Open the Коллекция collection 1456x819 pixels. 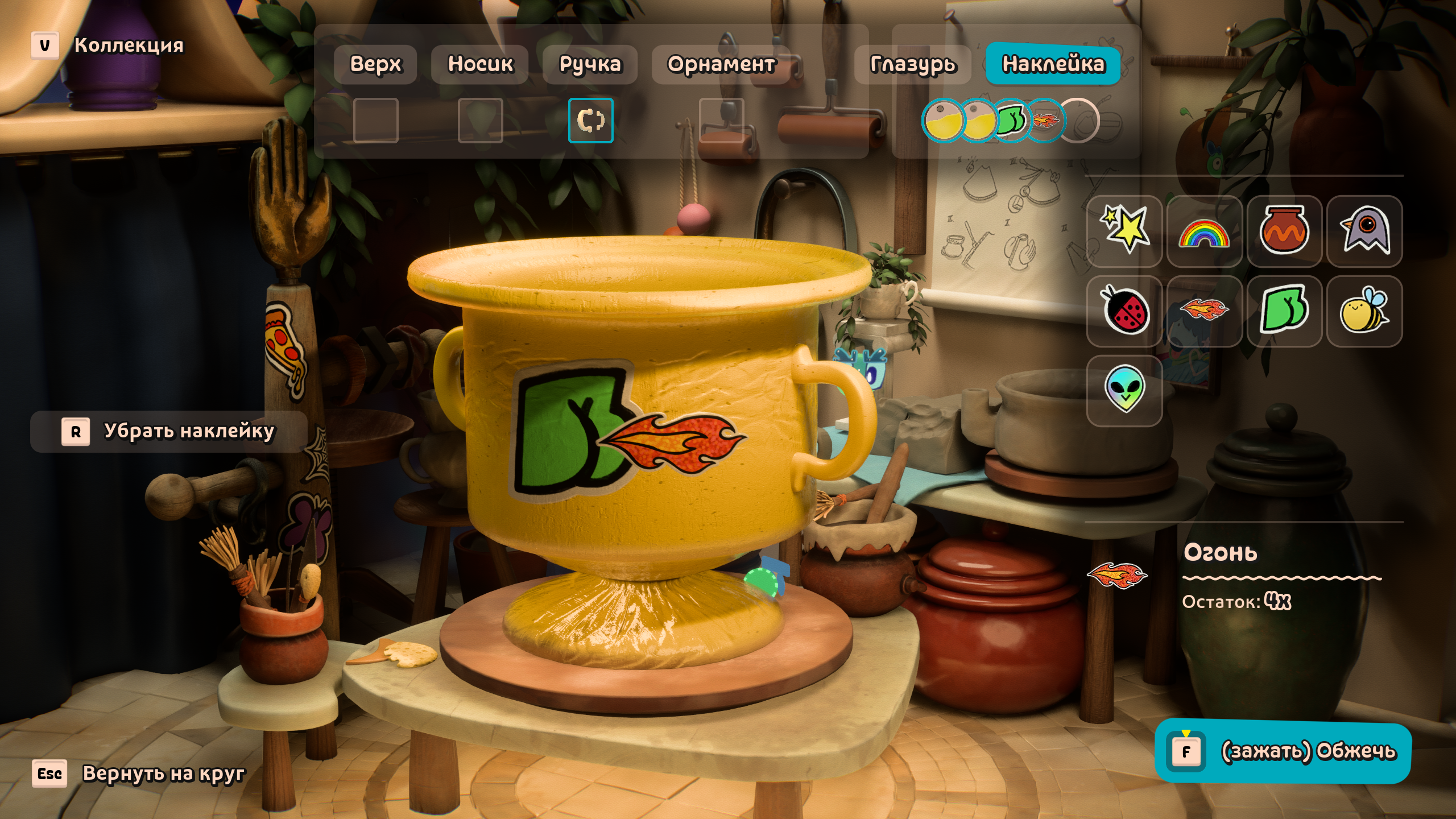[x=108, y=45]
